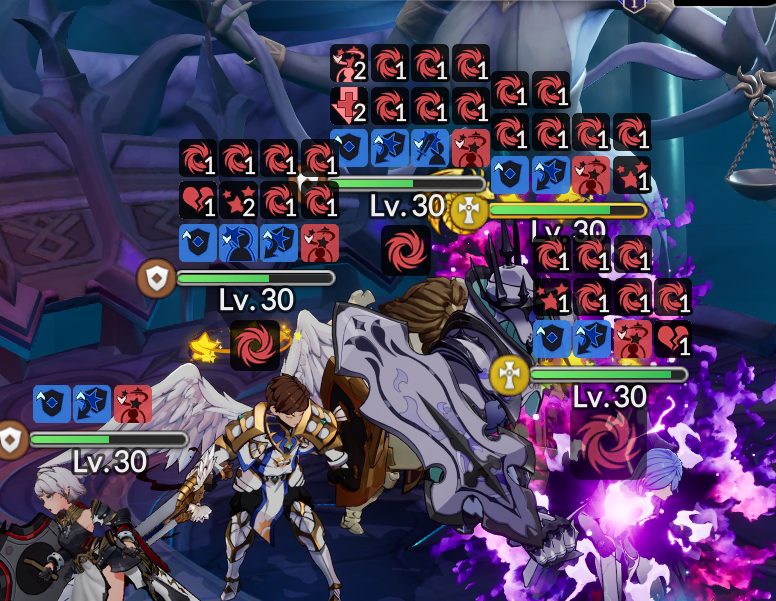Select the blue silhouette buff icon
The width and height of the screenshot is (776, 601).
[x=239, y=243]
